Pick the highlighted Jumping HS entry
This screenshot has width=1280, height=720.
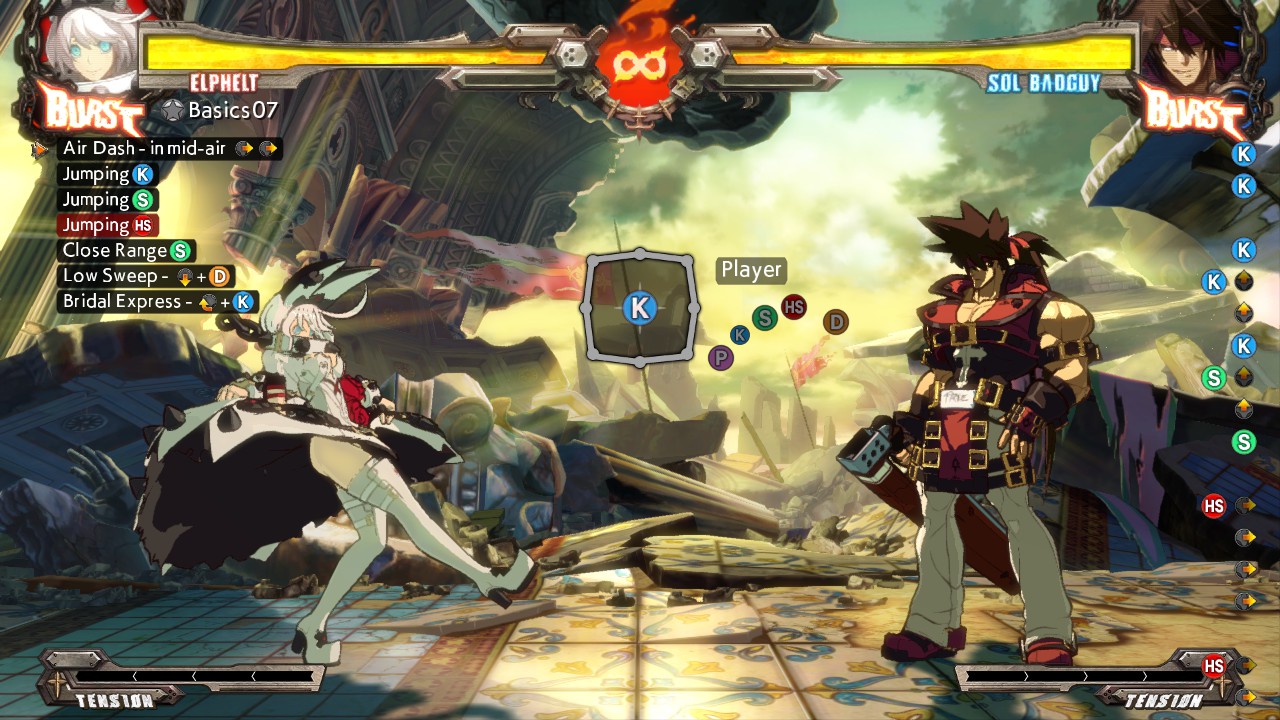coord(108,226)
